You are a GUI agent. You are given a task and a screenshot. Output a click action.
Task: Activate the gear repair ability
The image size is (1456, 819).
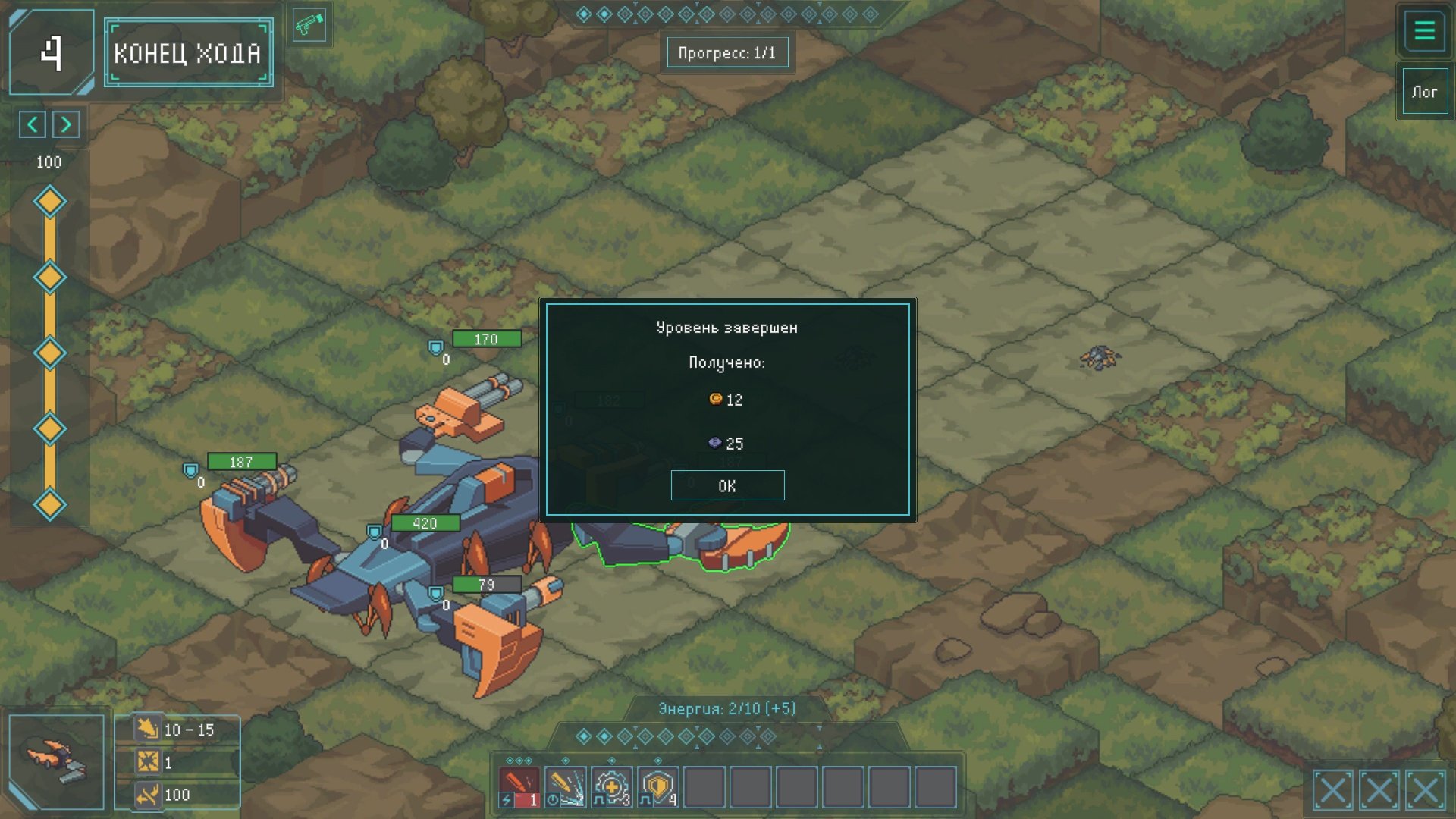click(x=611, y=787)
